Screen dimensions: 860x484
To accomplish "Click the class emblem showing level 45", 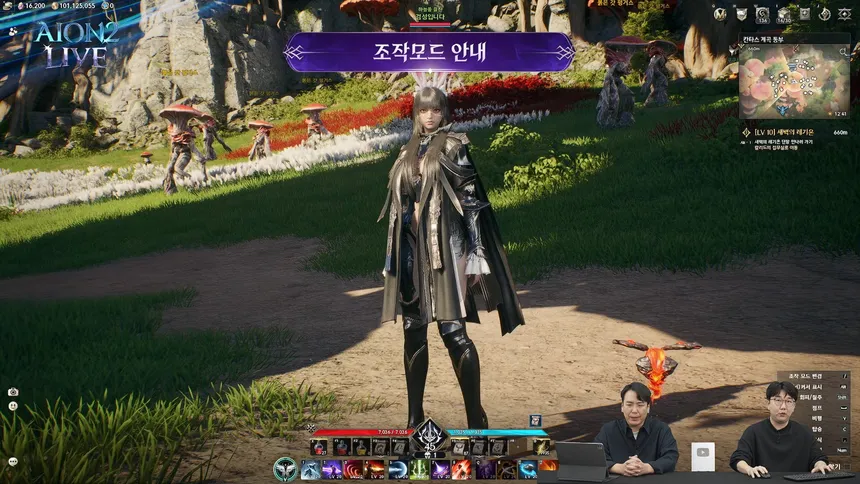I will coord(430,438).
